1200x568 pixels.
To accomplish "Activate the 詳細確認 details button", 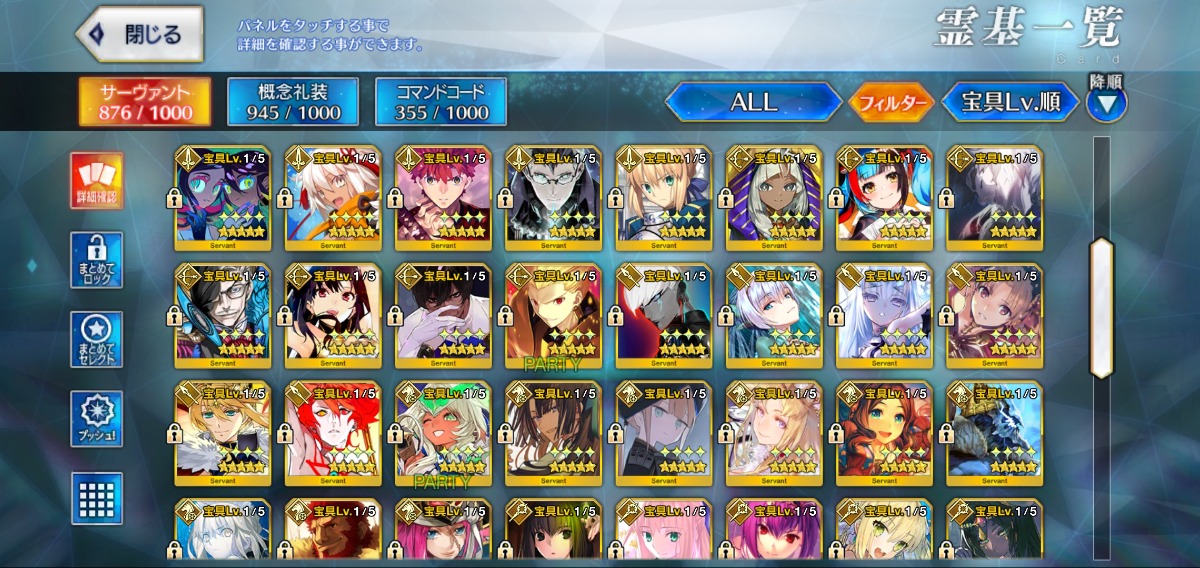I will 97,181.
